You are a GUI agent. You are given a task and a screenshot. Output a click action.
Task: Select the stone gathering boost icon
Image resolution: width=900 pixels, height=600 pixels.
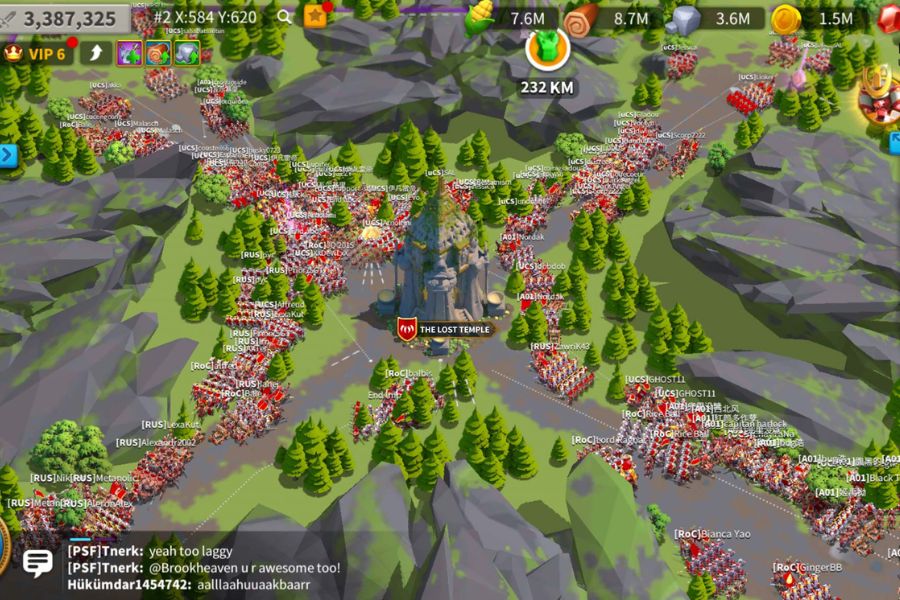coord(187,53)
